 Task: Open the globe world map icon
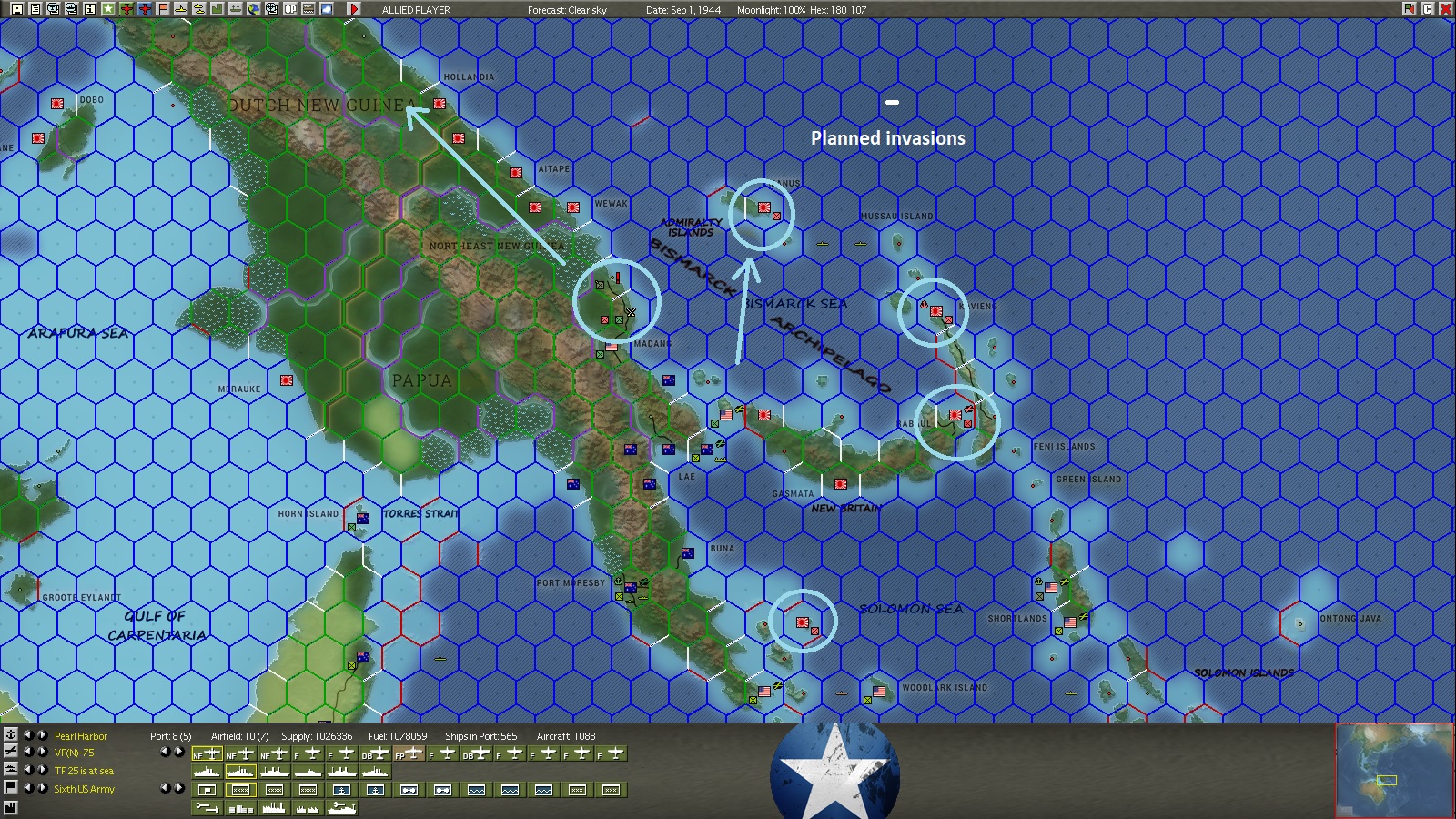253,9
